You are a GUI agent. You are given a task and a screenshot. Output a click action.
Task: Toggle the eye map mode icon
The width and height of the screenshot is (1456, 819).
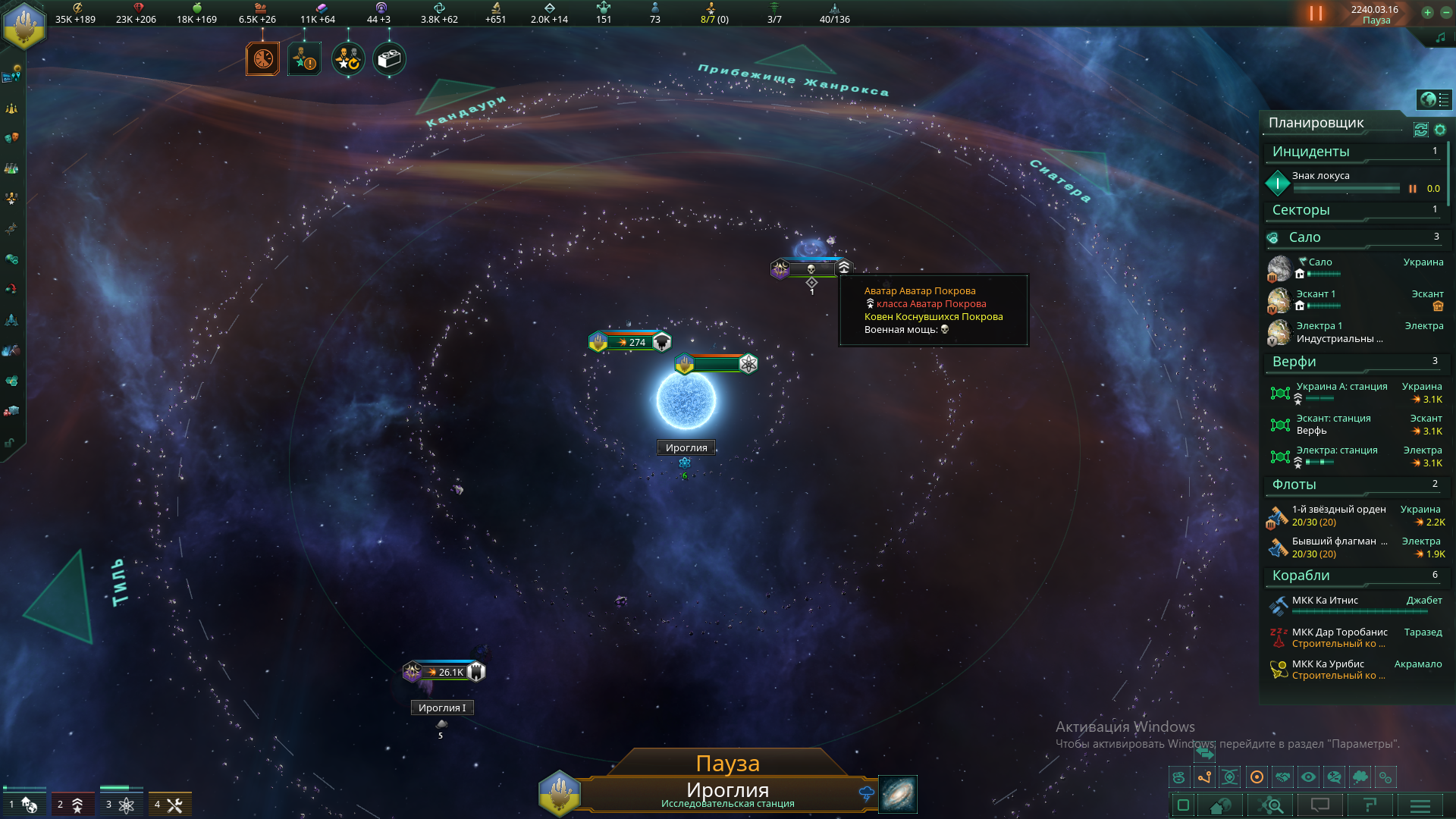(1308, 777)
